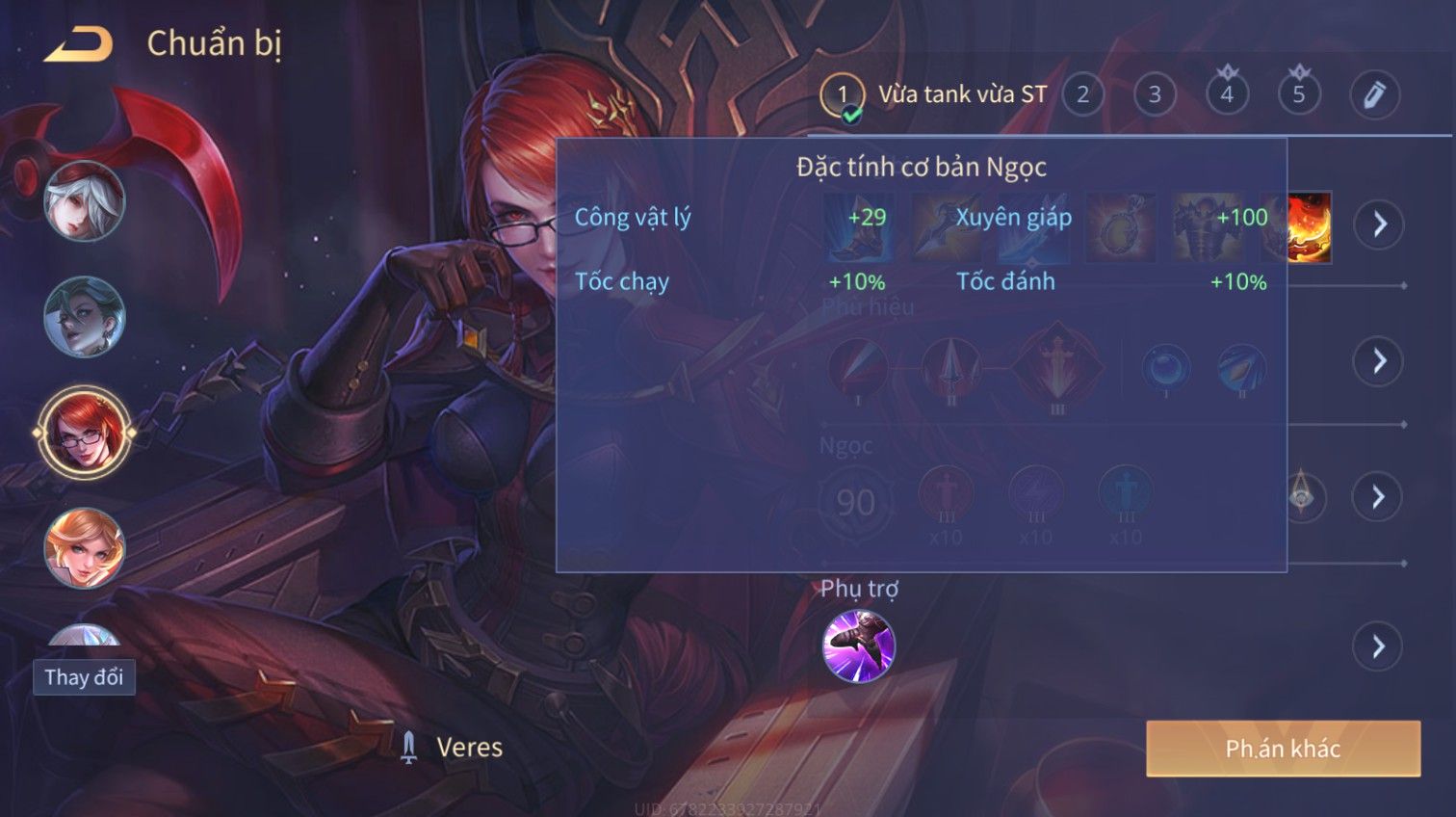Screen dimensions: 1456x817
Task: Open the Phụ trợ row arrow
Action: [x=1379, y=646]
